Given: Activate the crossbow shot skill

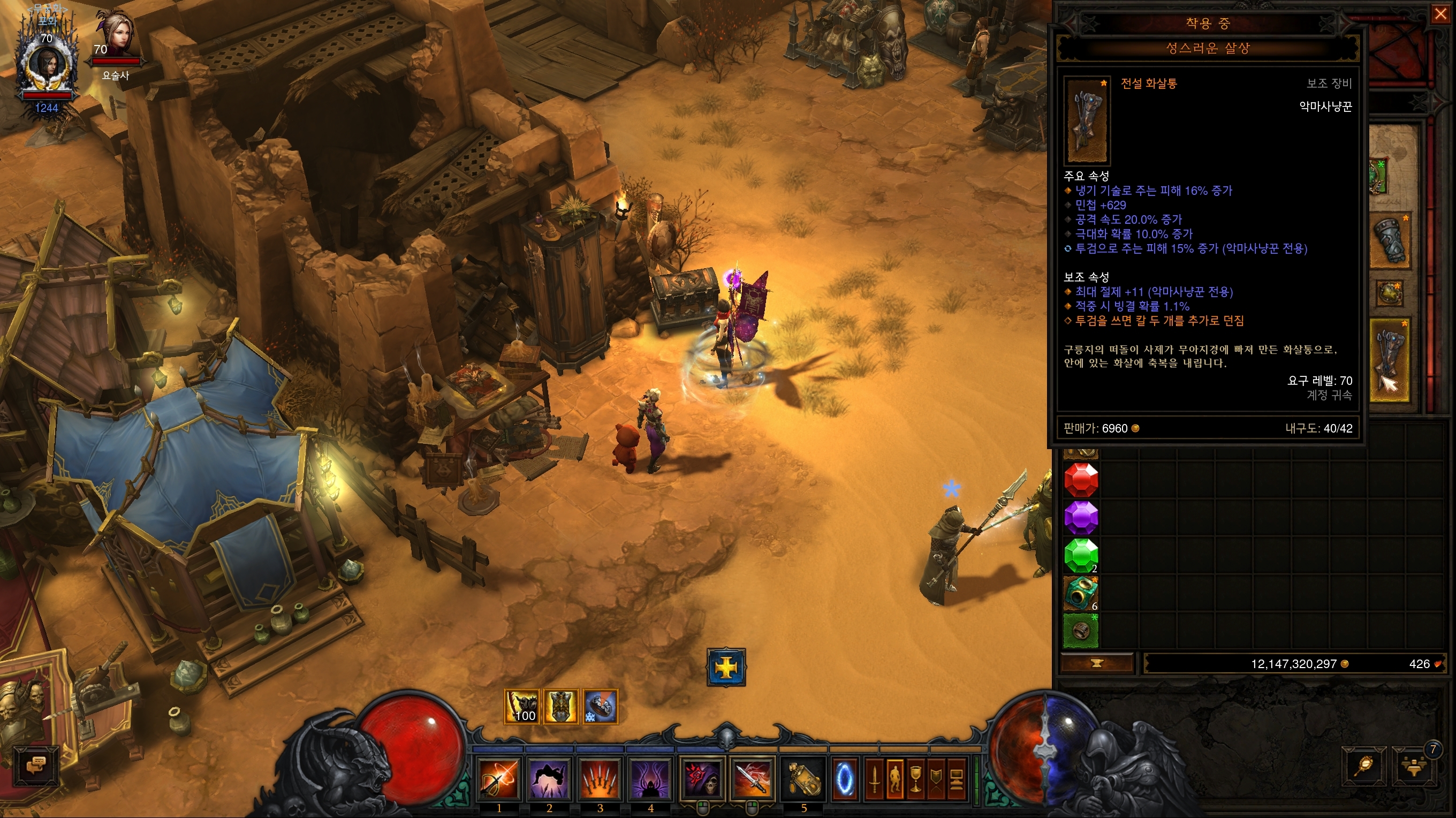Looking at the screenshot, I should tap(498, 779).
